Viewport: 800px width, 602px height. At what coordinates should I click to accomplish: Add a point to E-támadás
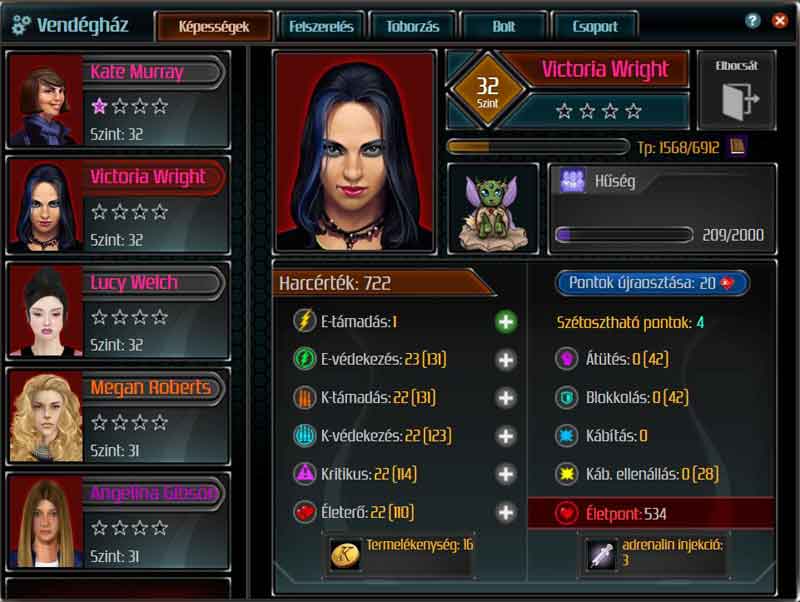tap(506, 322)
